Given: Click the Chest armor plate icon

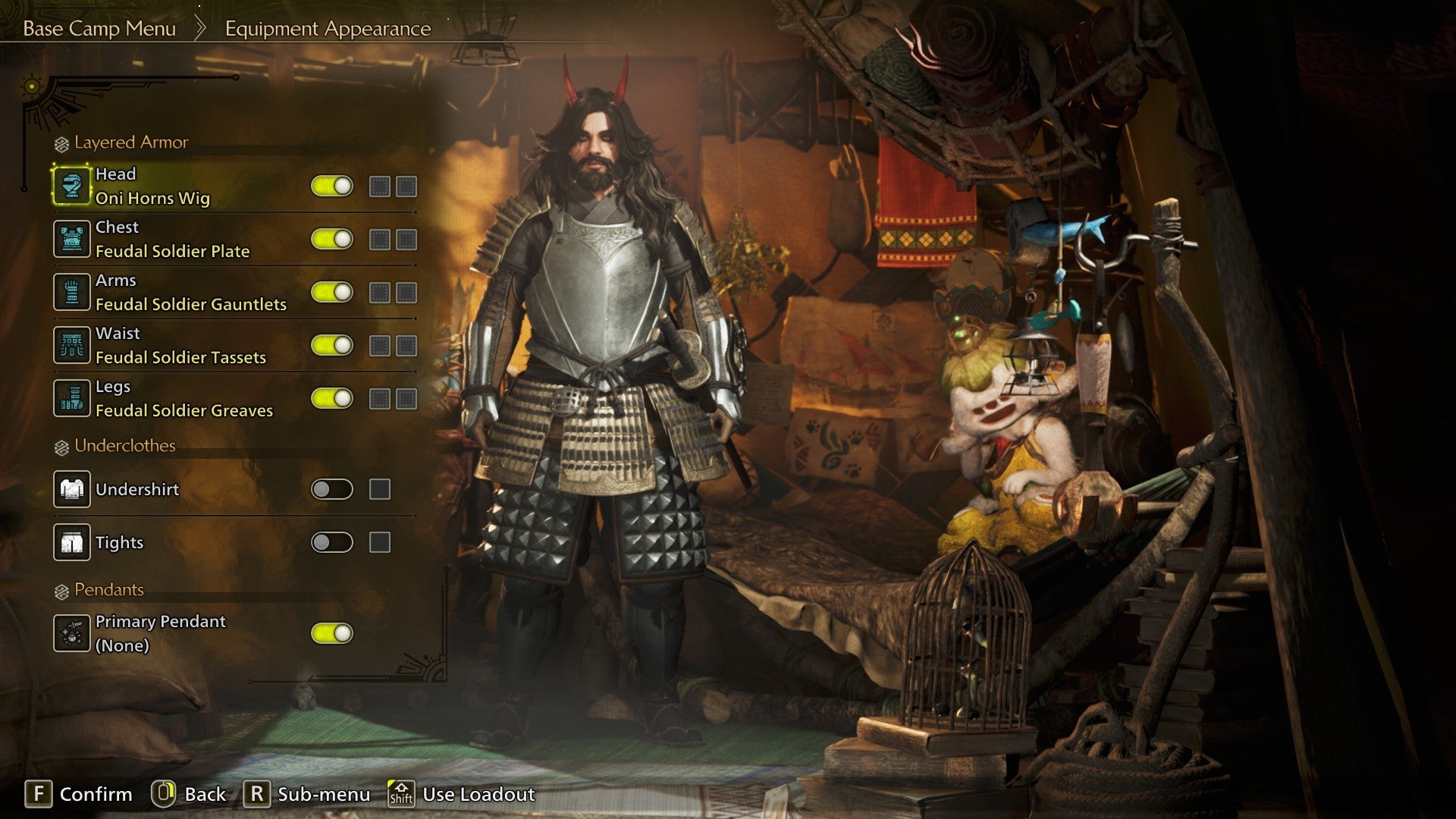Looking at the screenshot, I should 72,238.
